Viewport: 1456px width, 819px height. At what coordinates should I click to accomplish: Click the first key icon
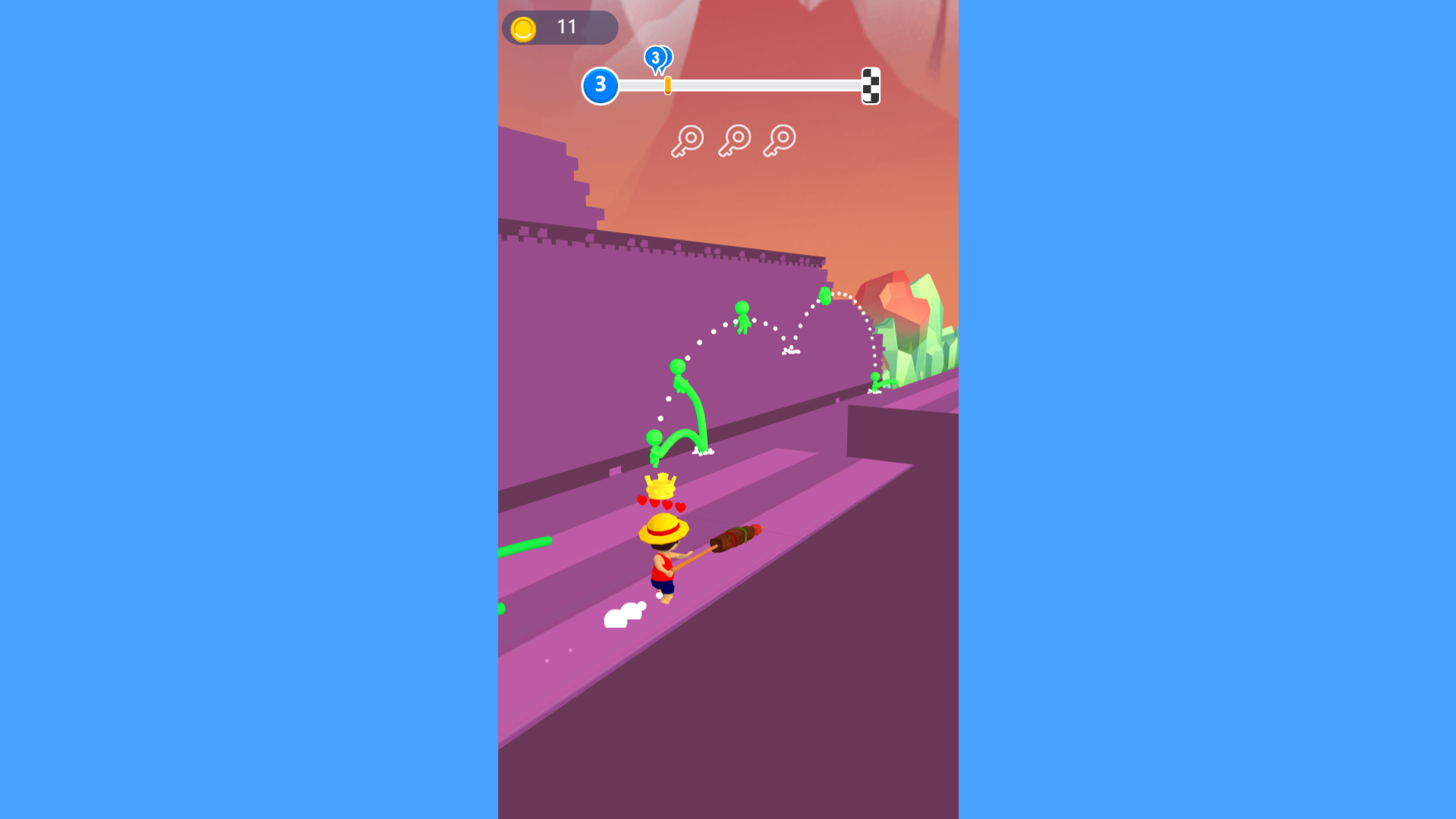point(686,140)
